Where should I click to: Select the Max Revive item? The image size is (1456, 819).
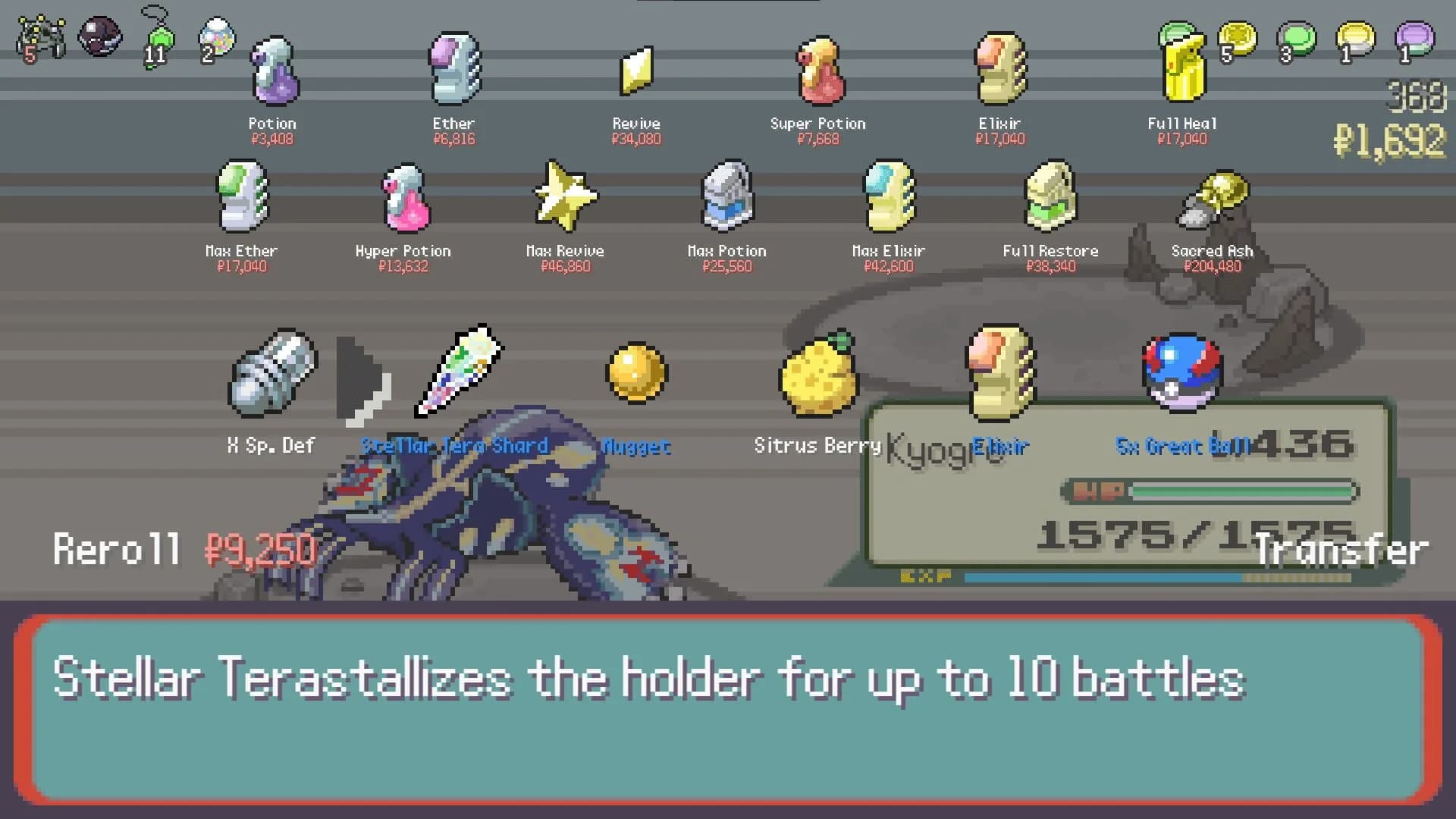pyautogui.click(x=564, y=199)
